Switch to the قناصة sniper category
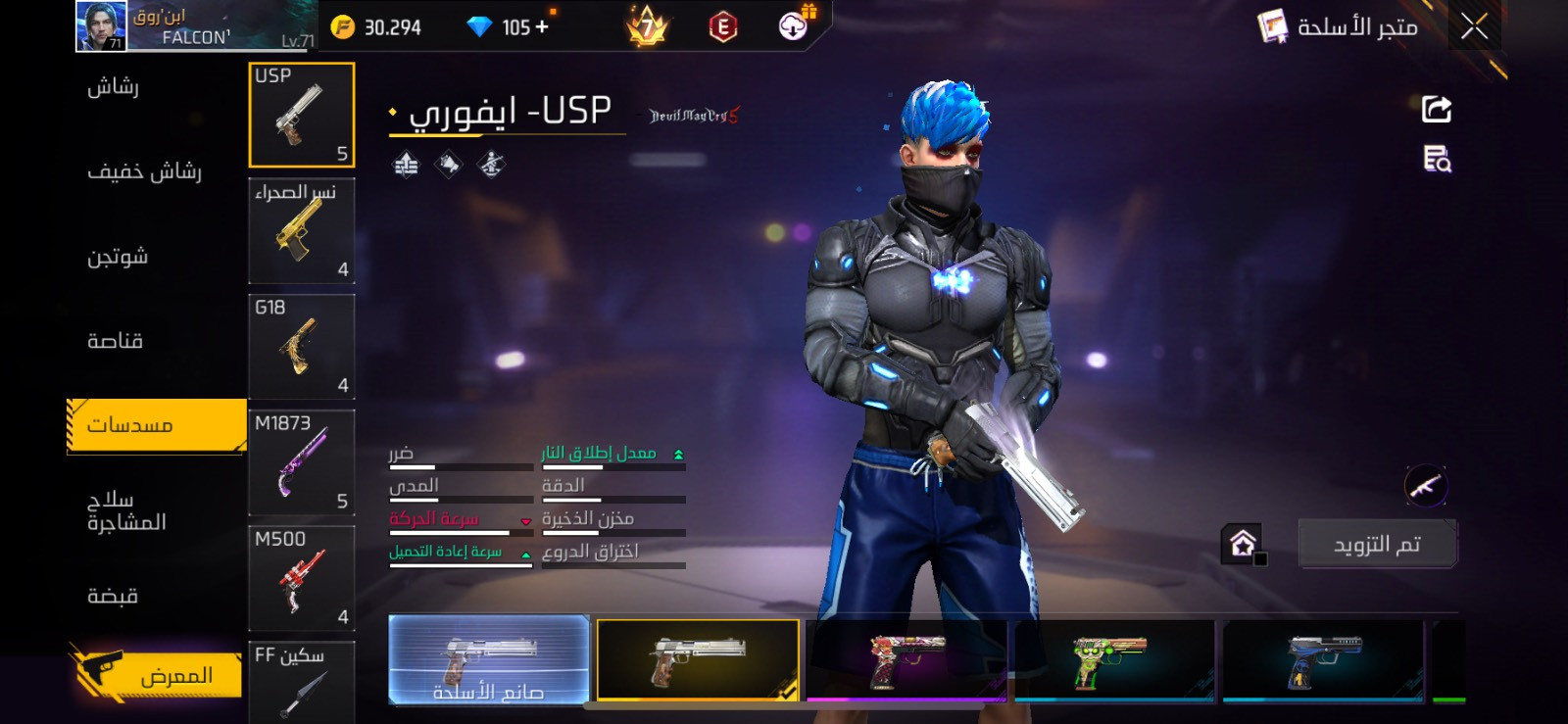The height and width of the screenshot is (724, 1568). (x=116, y=340)
